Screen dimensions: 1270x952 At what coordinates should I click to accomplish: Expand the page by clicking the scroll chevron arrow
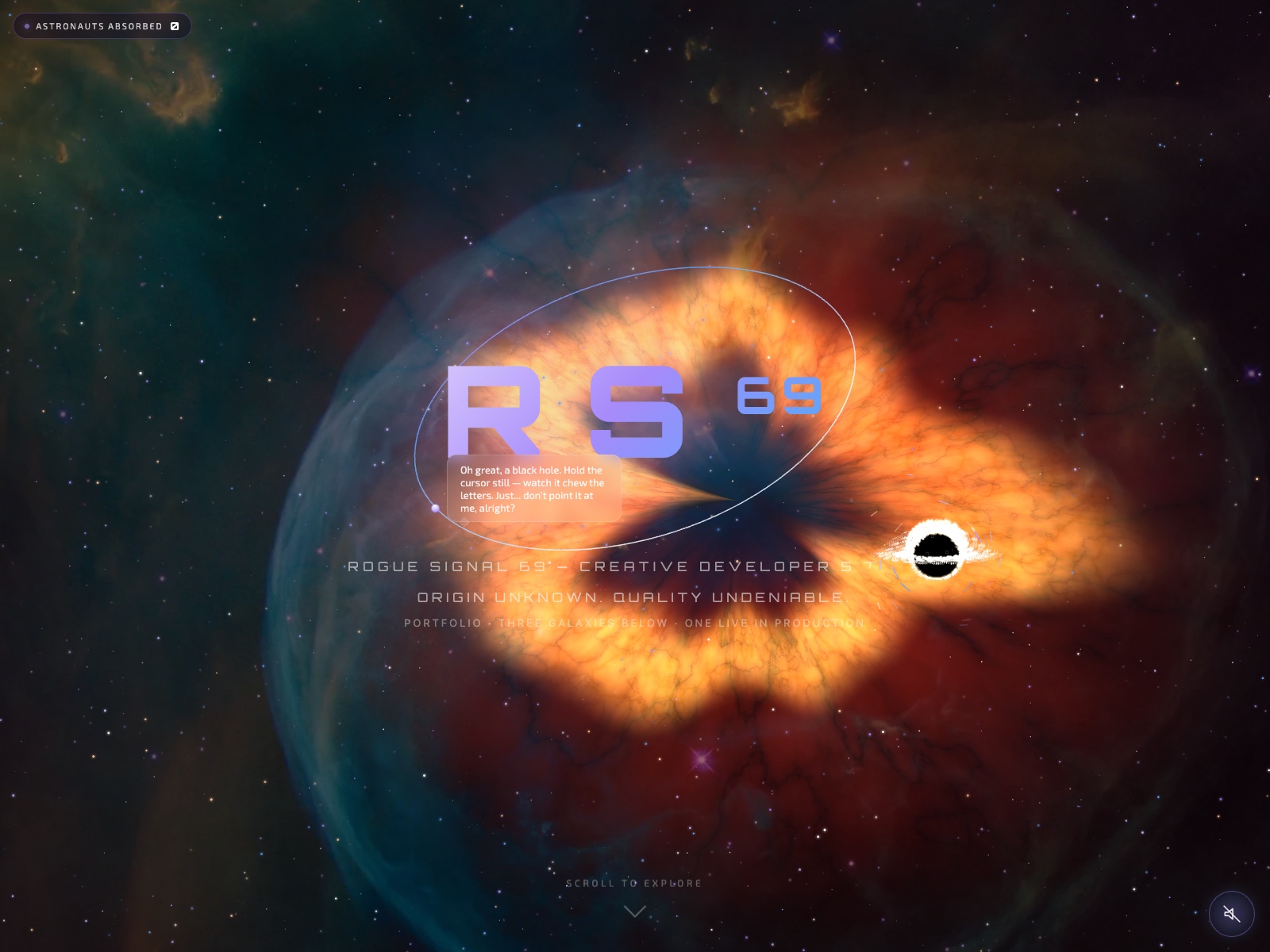(x=634, y=911)
